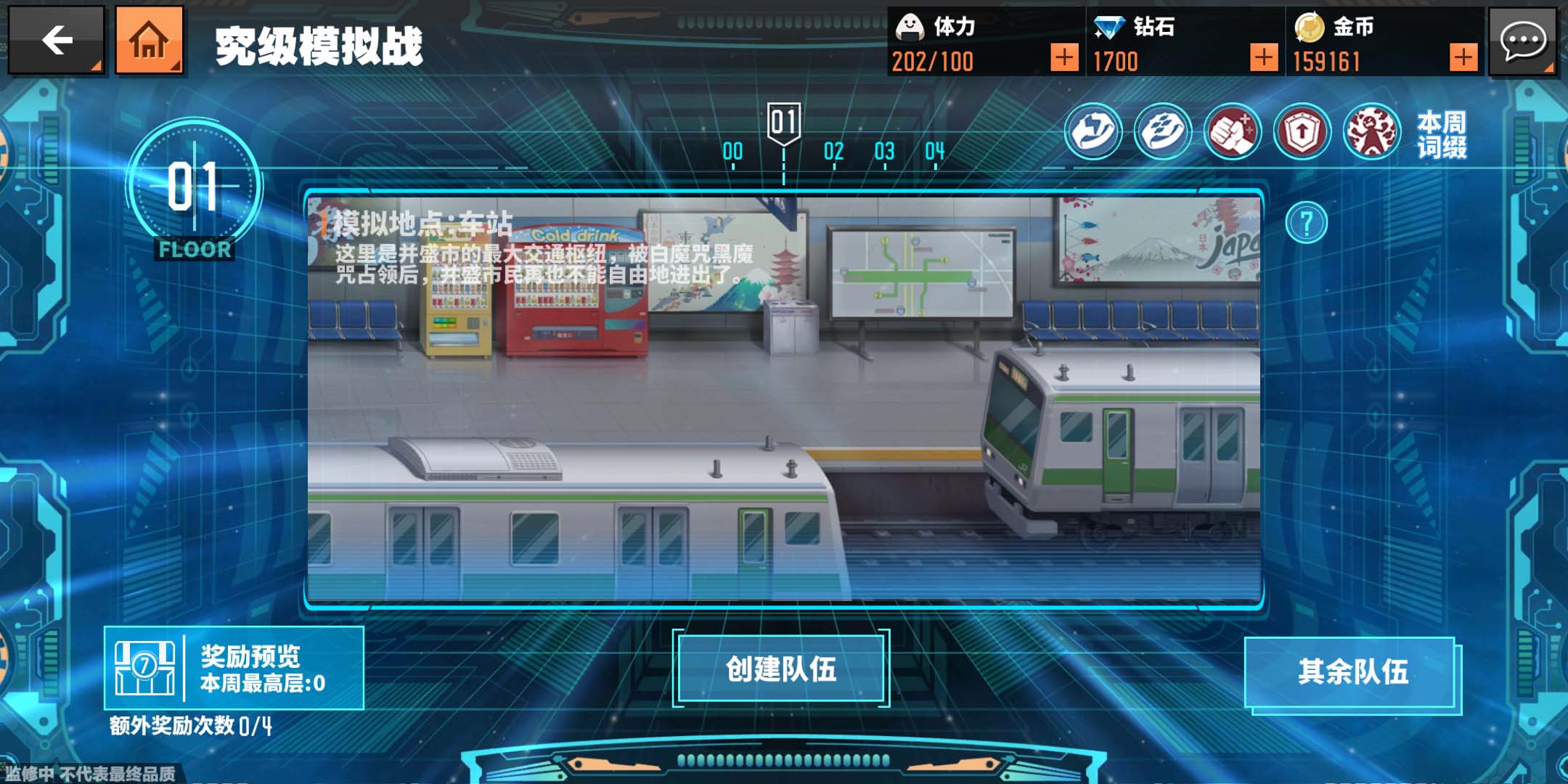Select floor marker 00
1568x784 pixels.
click(x=732, y=152)
